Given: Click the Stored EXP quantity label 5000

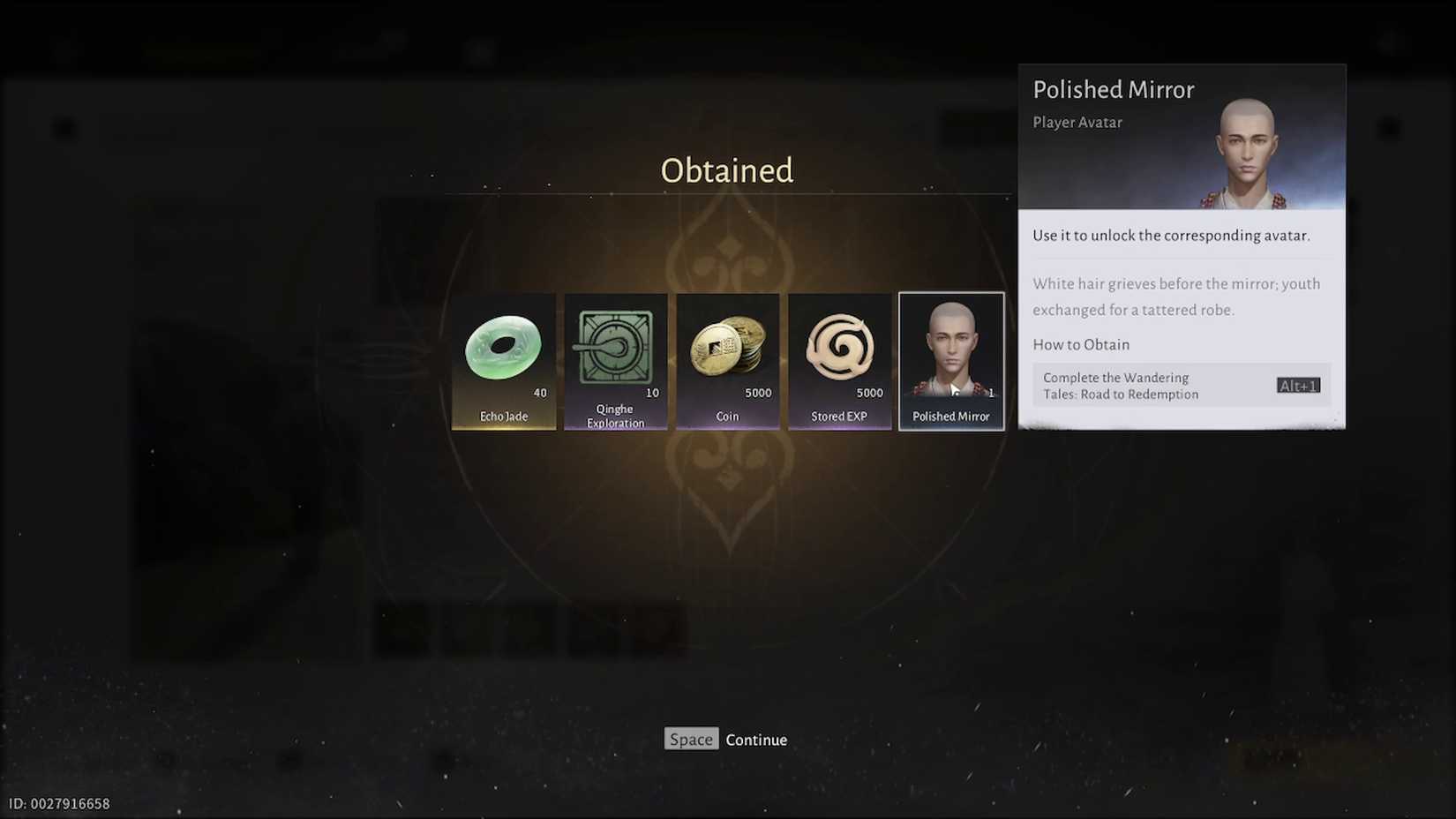Looking at the screenshot, I should [x=869, y=393].
